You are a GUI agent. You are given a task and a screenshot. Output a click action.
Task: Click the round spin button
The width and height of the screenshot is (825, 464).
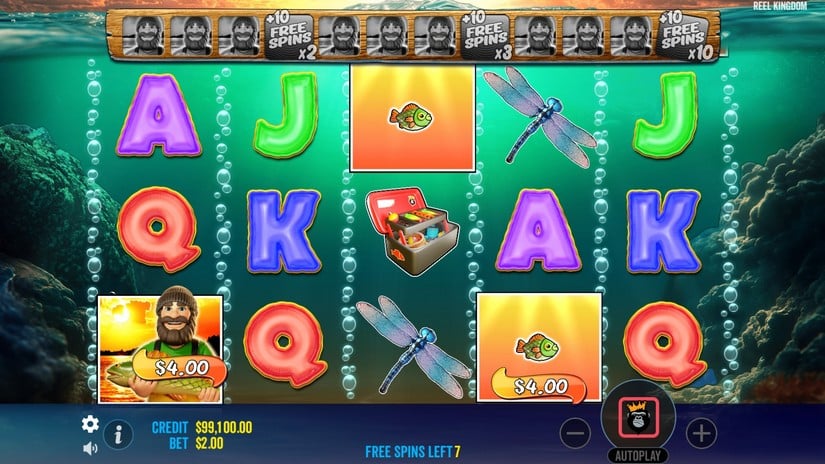coord(638,418)
